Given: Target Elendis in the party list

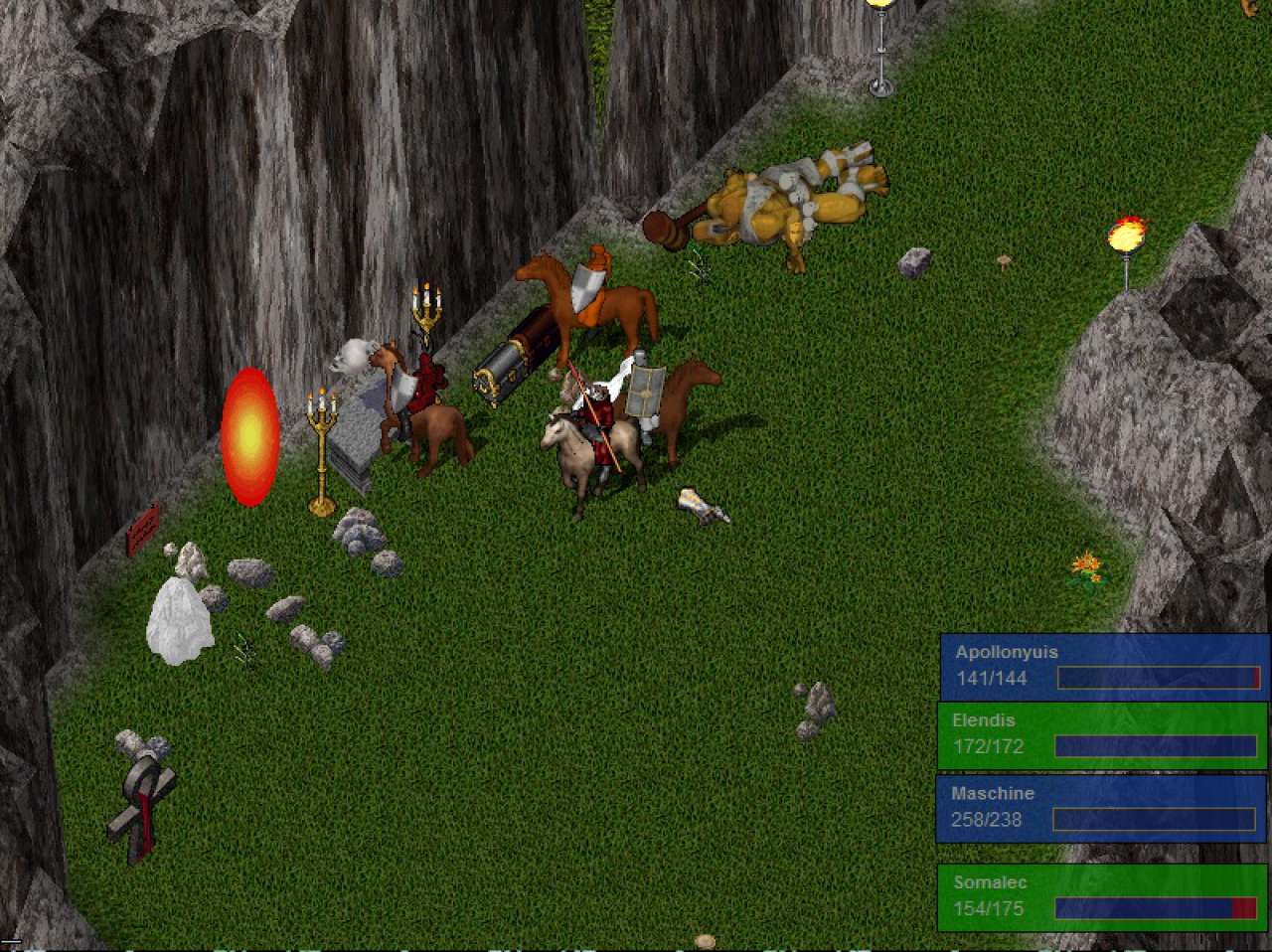Looking at the screenshot, I should [x=1101, y=734].
